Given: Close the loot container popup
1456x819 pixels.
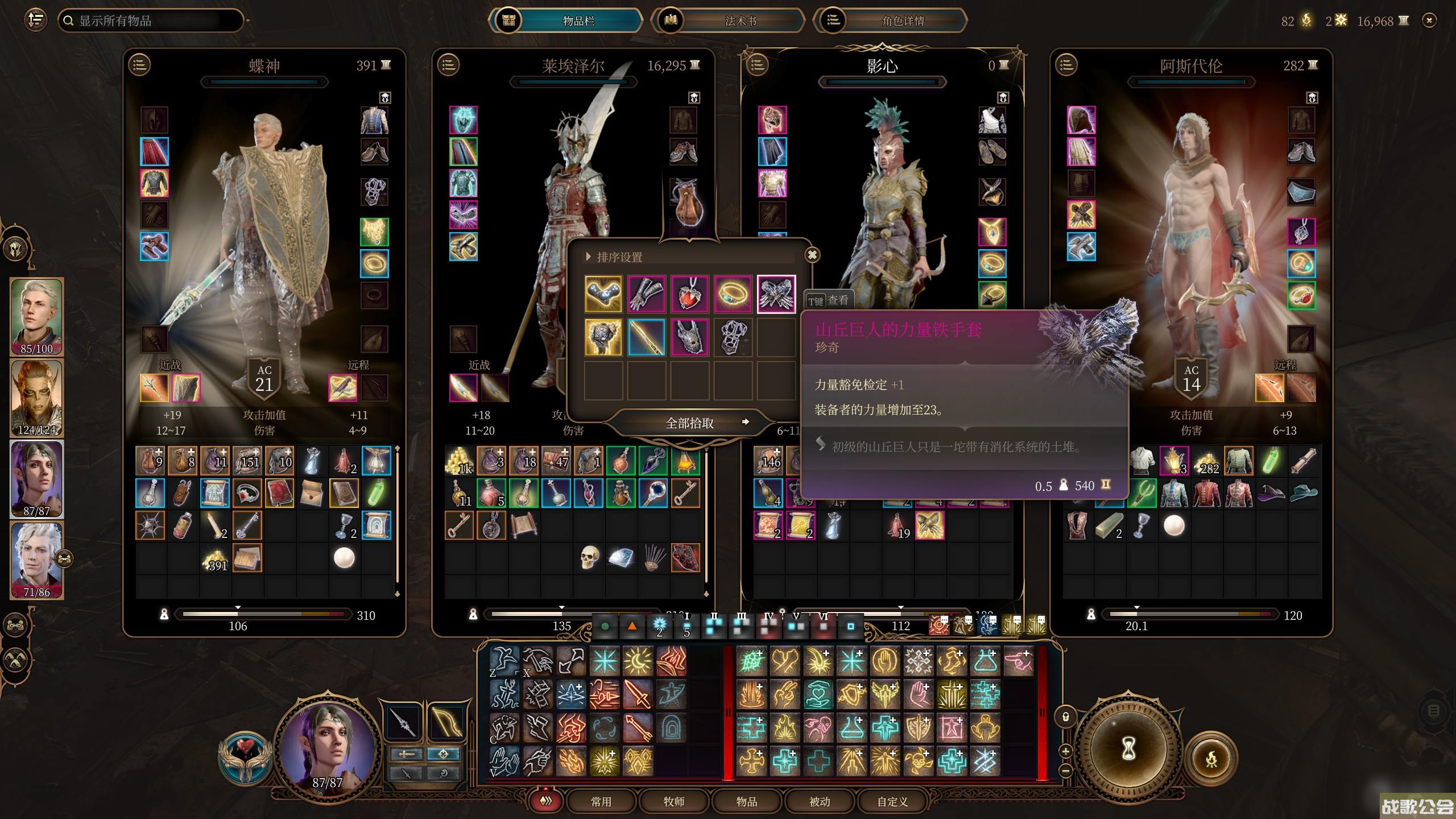Looking at the screenshot, I should 812,255.
